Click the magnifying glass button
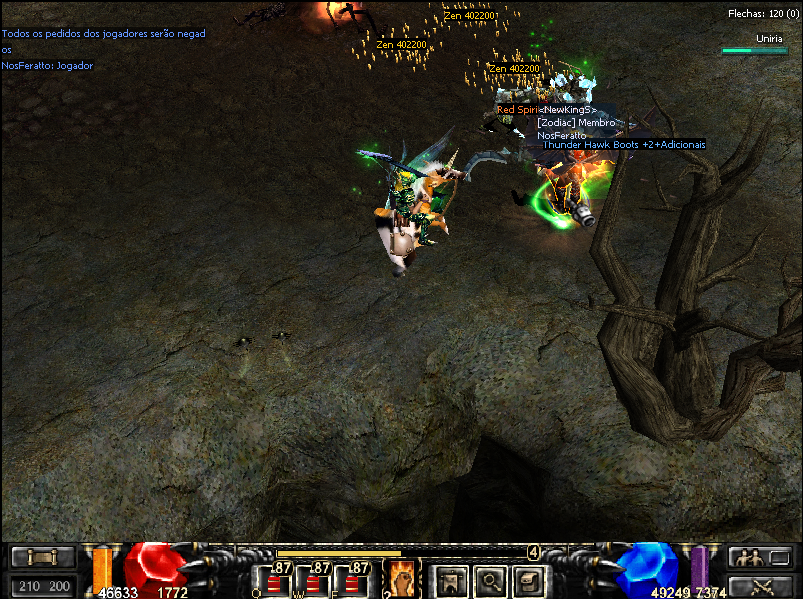This screenshot has height=599, width=803. pyautogui.click(x=491, y=579)
